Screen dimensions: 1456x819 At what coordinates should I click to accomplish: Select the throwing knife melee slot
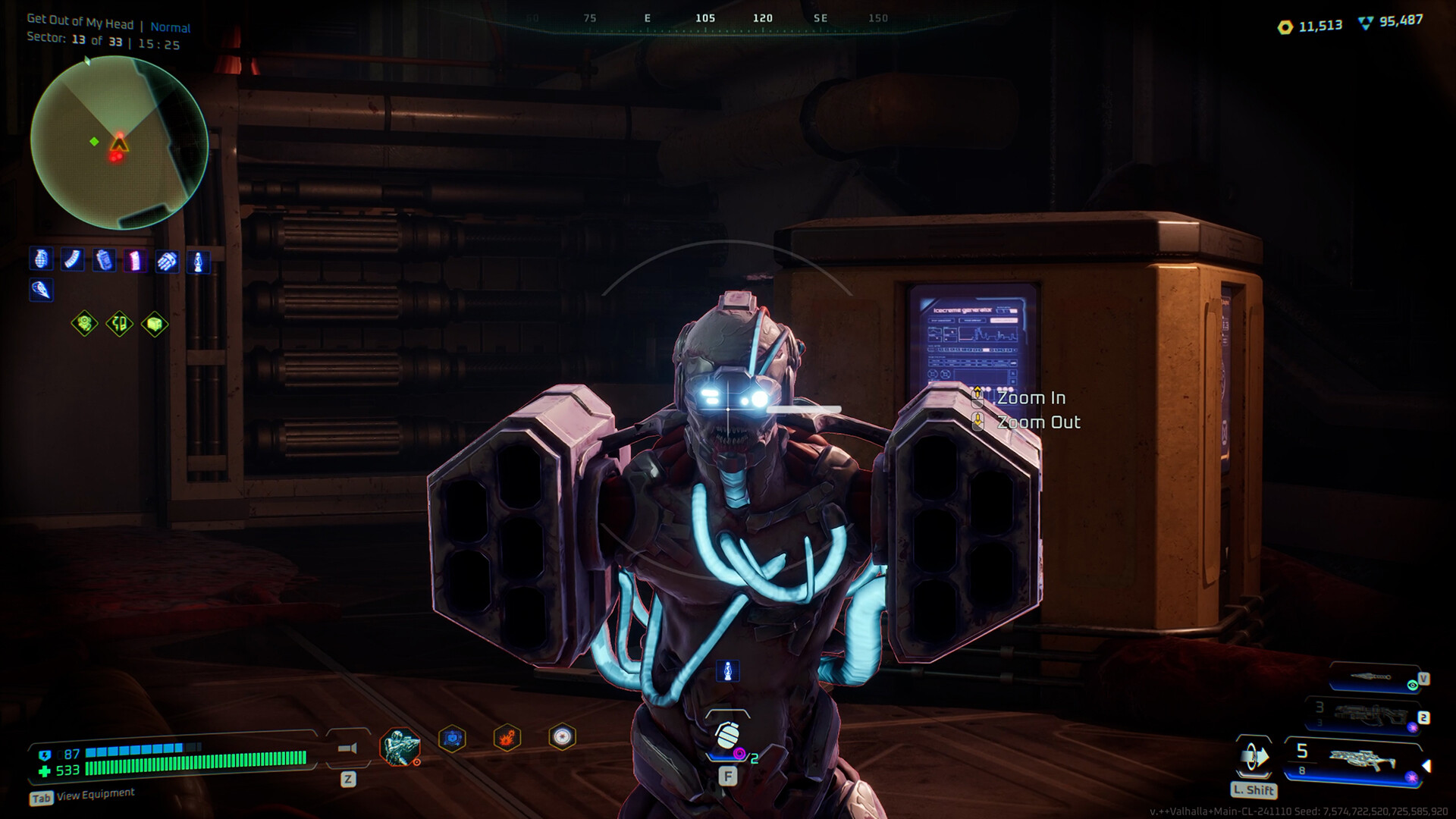pyautogui.click(x=1373, y=678)
